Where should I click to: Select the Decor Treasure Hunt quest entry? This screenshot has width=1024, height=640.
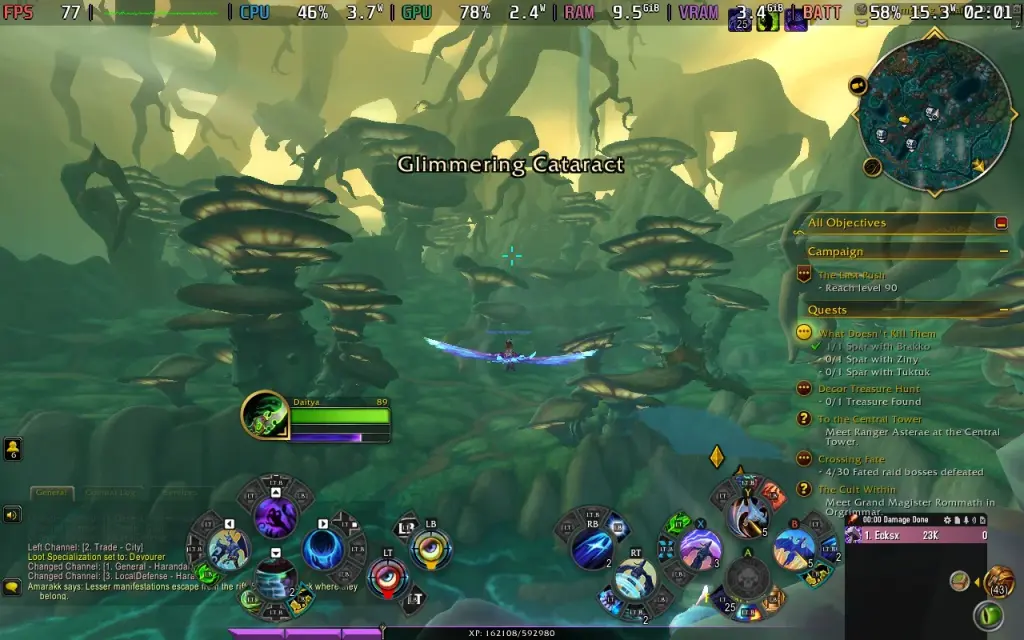point(868,388)
